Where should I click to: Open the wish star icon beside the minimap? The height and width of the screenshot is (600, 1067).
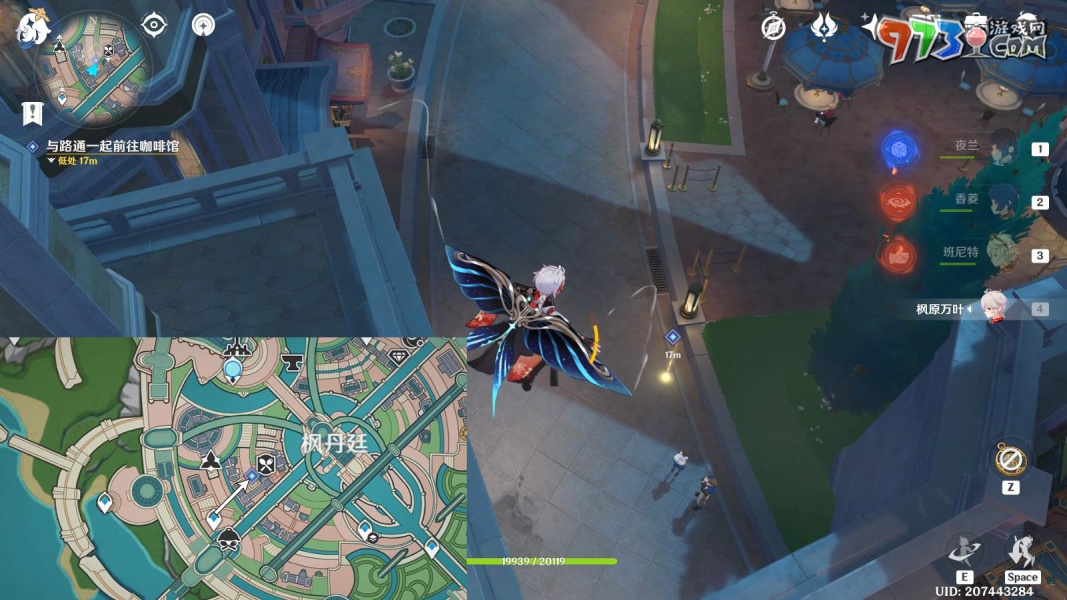click(x=204, y=25)
